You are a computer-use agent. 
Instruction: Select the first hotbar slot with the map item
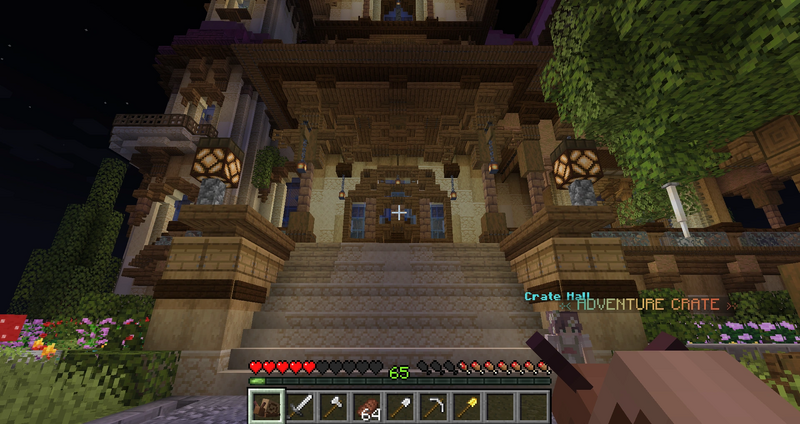click(x=266, y=406)
